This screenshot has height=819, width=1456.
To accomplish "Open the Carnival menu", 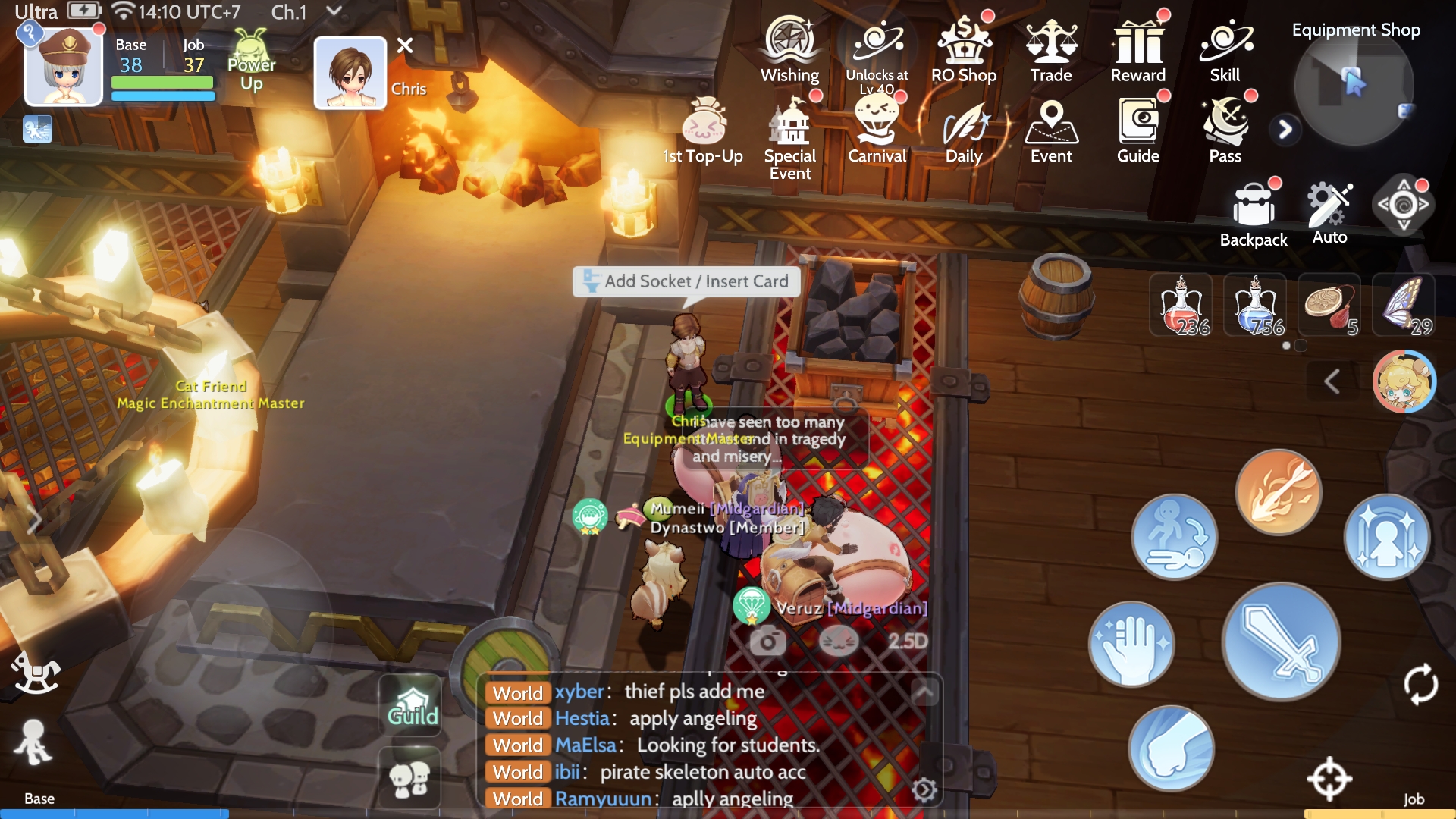I will point(877,130).
